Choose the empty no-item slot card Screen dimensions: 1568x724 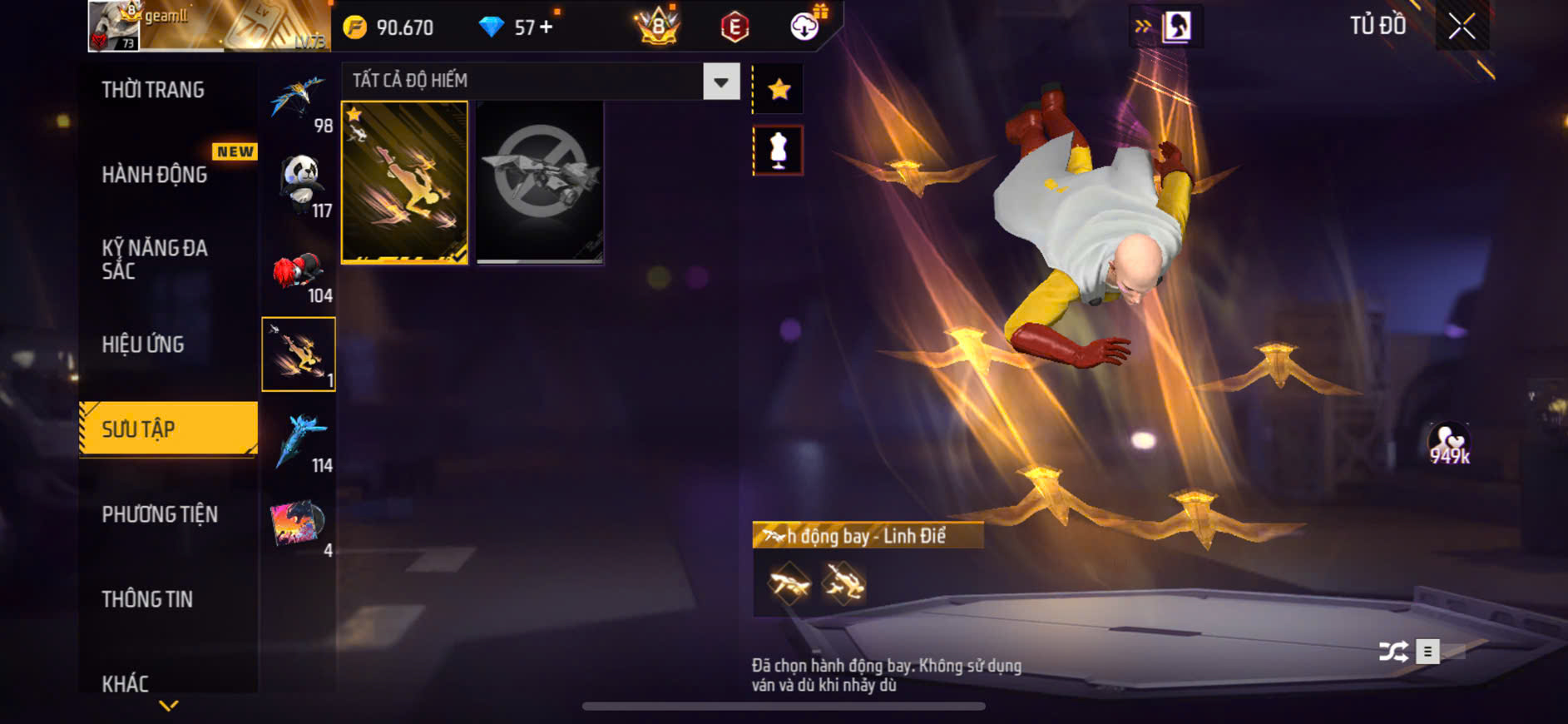[540, 182]
